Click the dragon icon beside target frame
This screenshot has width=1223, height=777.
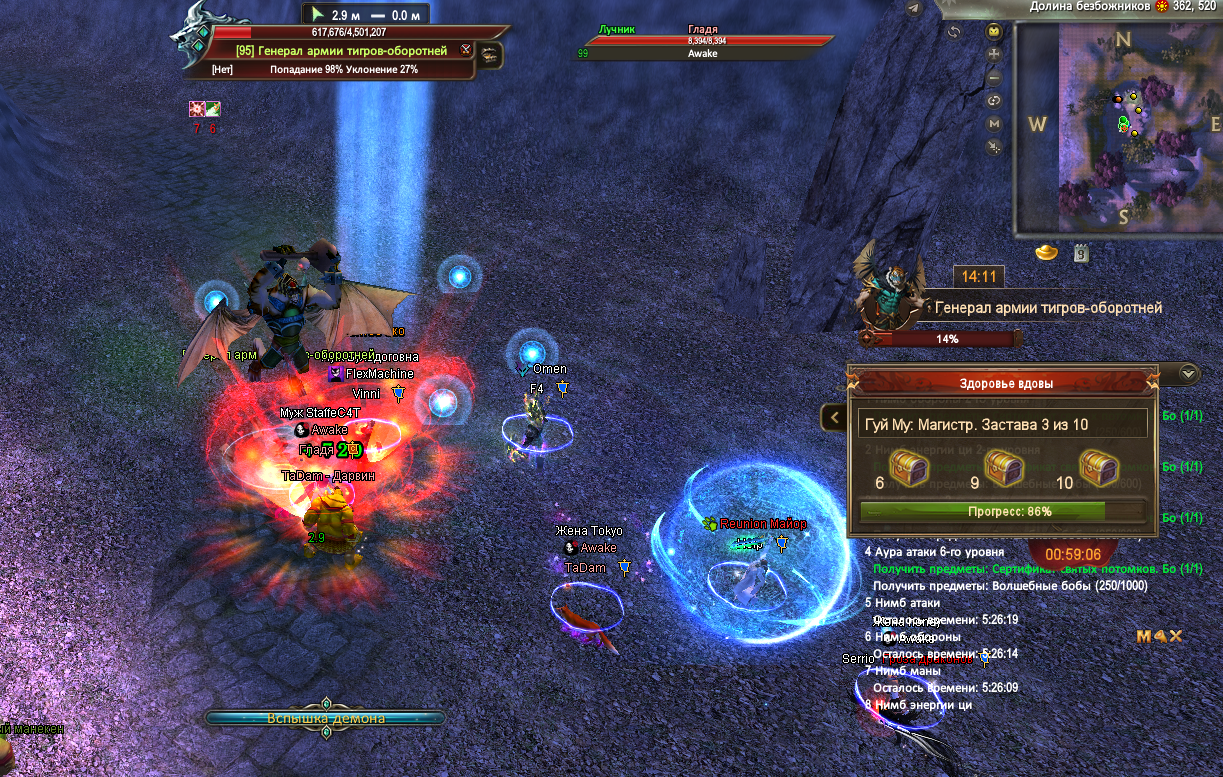click(490, 56)
